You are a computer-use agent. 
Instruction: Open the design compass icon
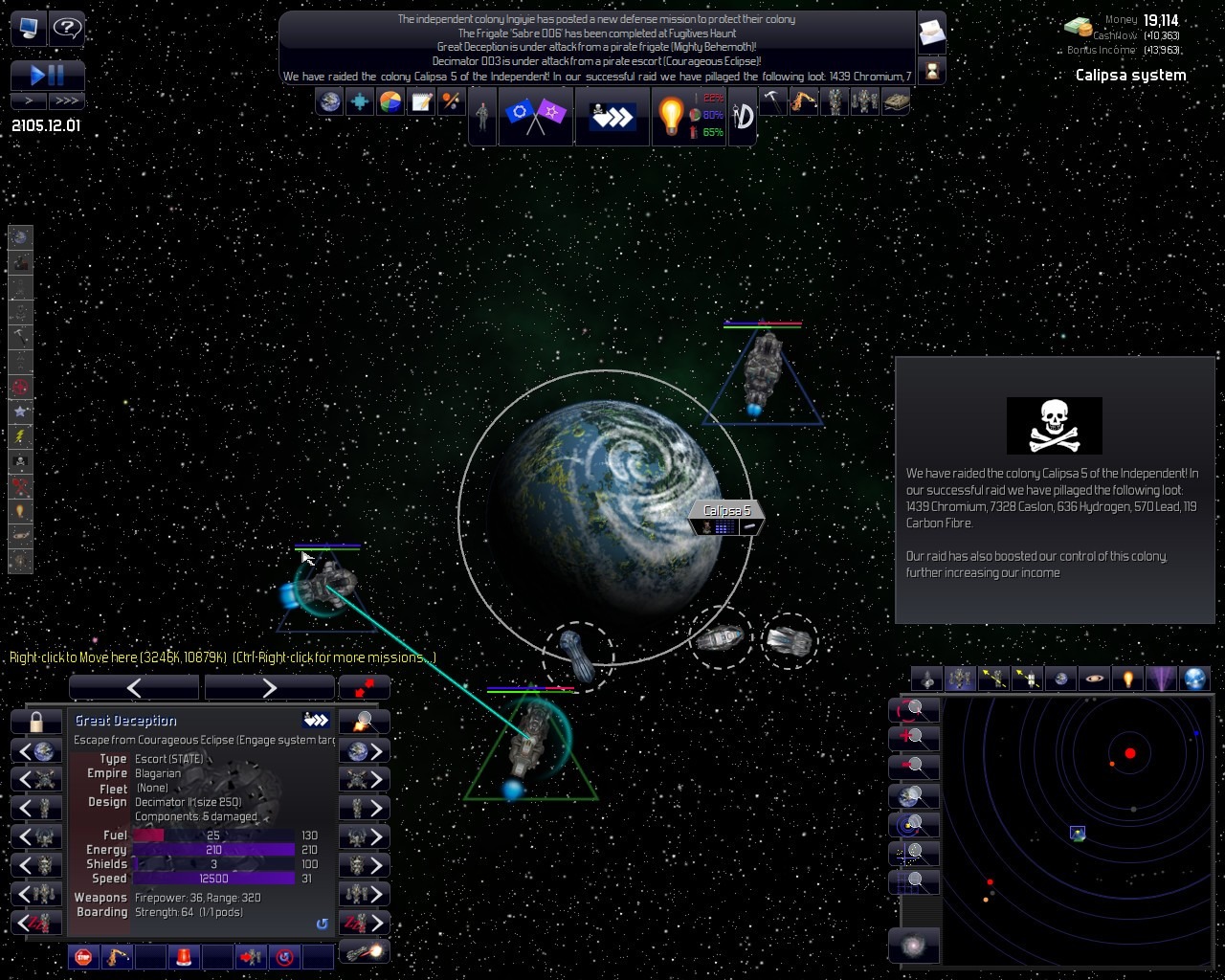(743, 116)
